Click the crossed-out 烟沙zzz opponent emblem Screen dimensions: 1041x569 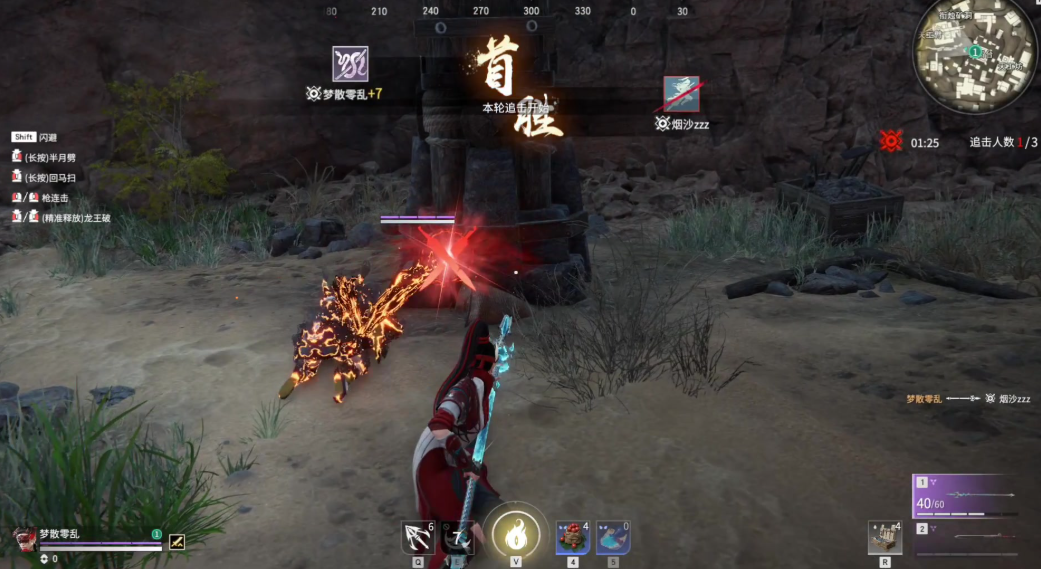(x=681, y=94)
